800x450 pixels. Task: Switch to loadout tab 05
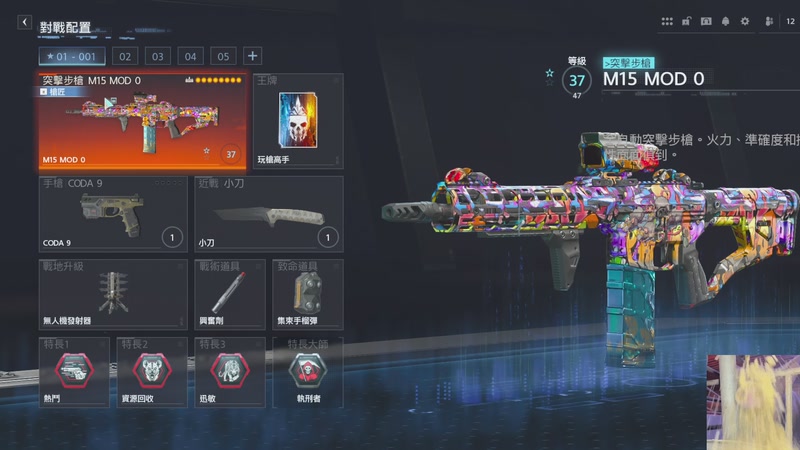[x=223, y=56]
